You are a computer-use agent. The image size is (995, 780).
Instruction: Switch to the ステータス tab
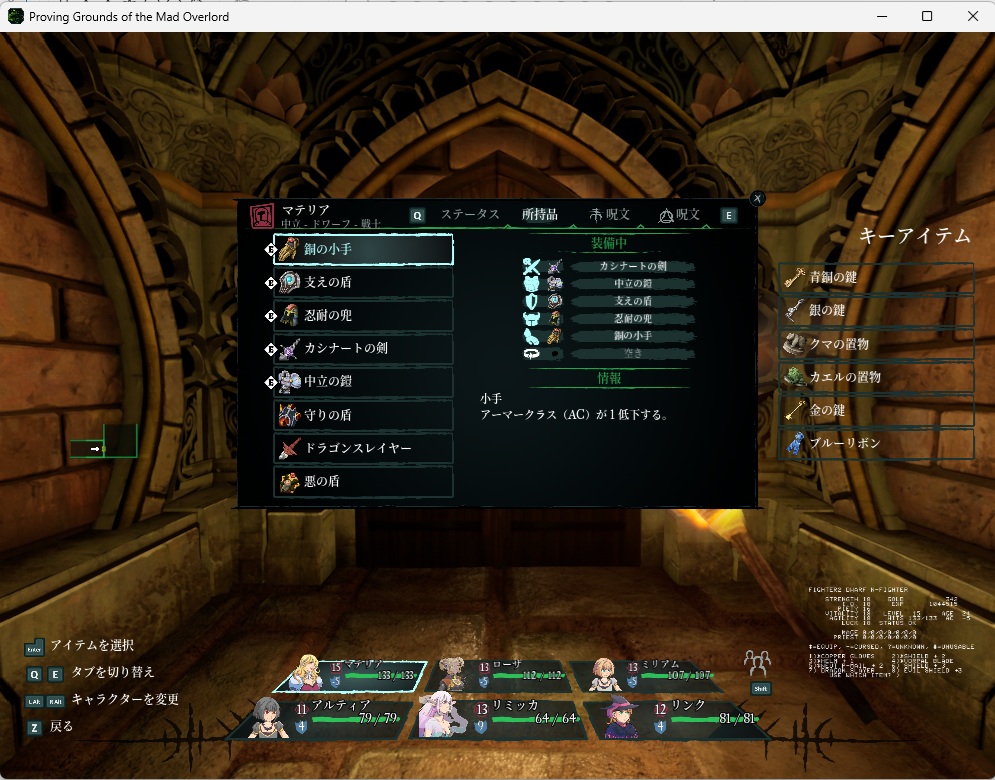coord(470,215)
